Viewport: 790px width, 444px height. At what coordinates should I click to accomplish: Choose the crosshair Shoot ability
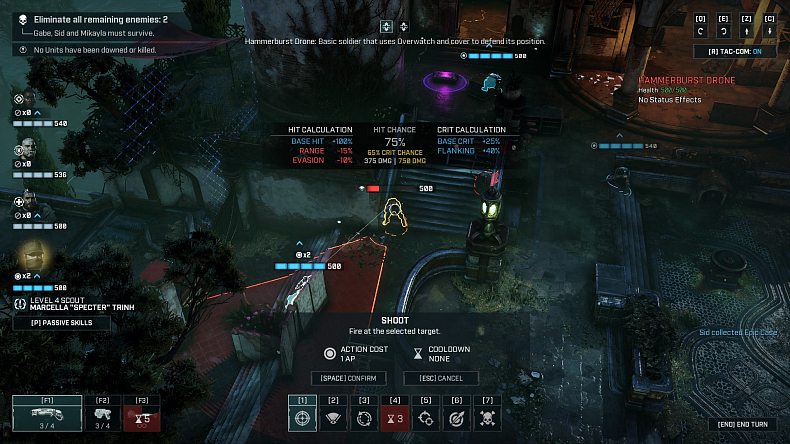pos(303,419)
